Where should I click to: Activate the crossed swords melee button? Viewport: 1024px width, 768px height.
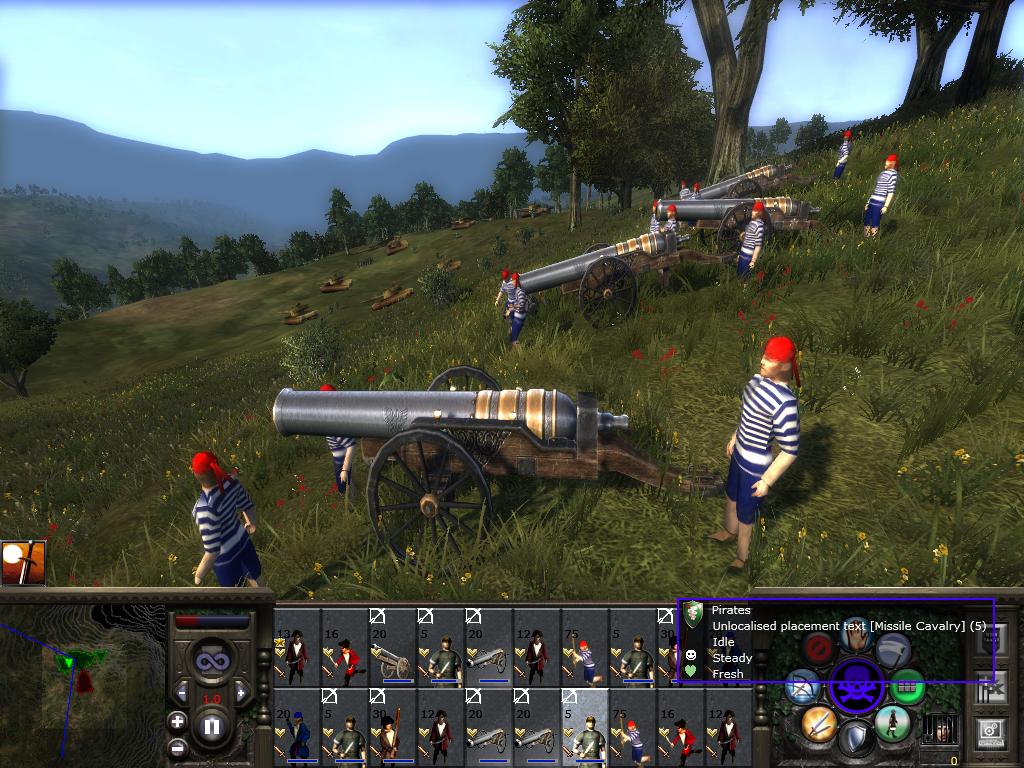pos(818,723)
